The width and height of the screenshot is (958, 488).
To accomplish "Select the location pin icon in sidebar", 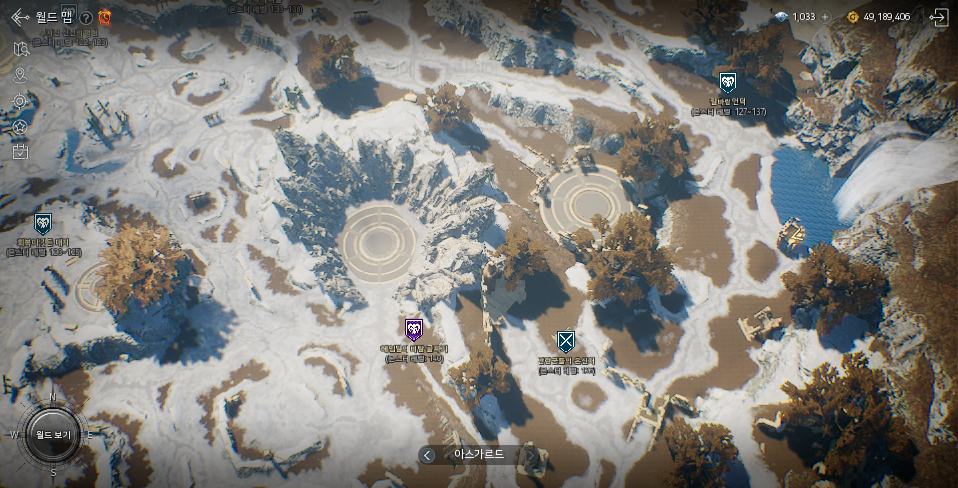I will tap(20, 75).
